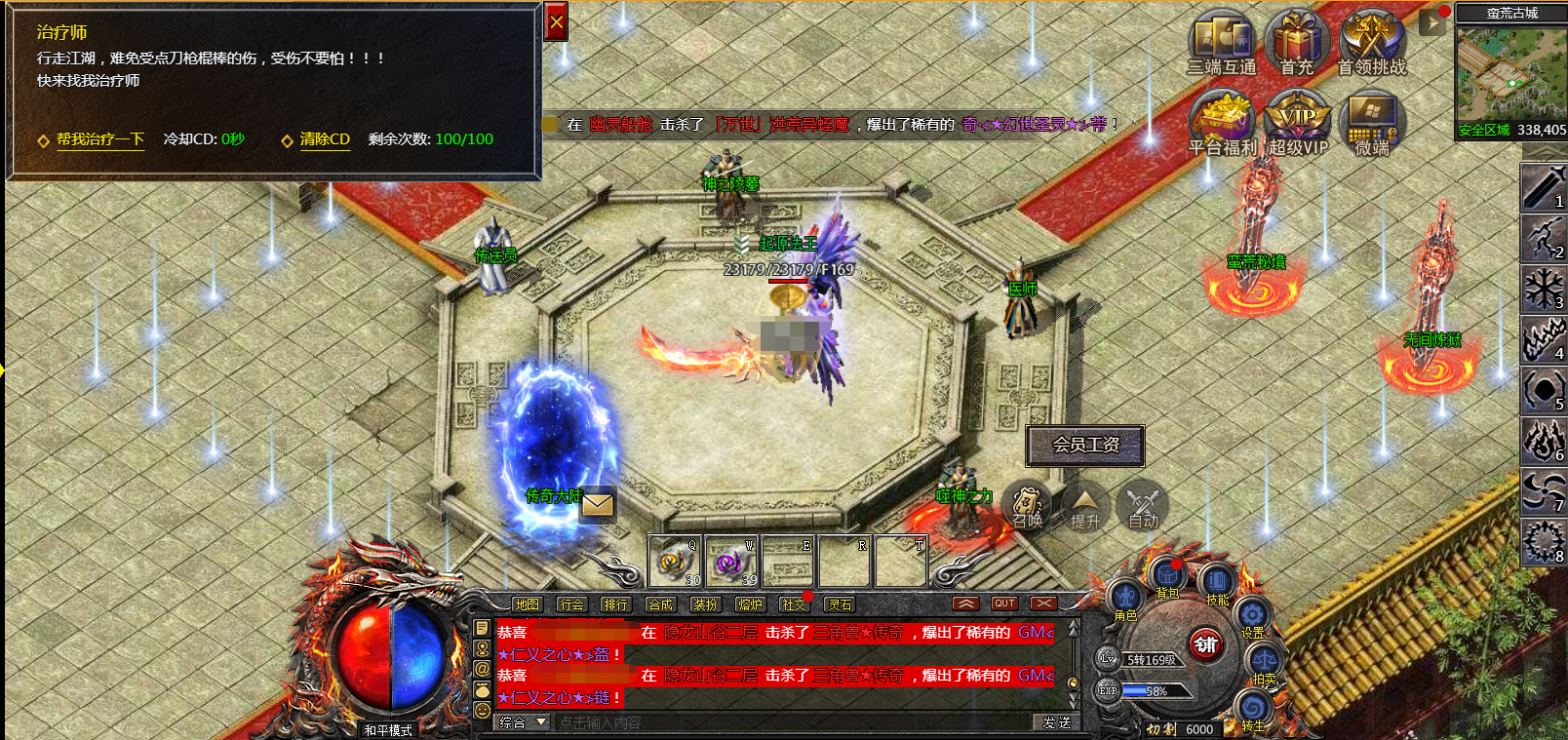Open the 拍卖 auction house icon
Image resolution: width=1568 pixels, height=740 pixels.
(1263, 663)
